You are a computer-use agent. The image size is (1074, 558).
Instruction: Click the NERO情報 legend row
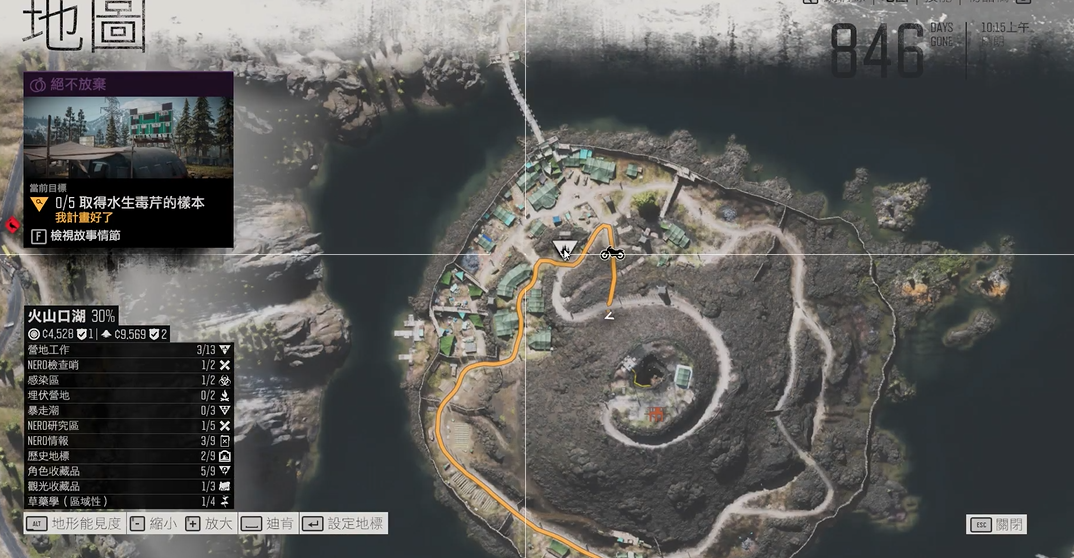click(129, 440)
